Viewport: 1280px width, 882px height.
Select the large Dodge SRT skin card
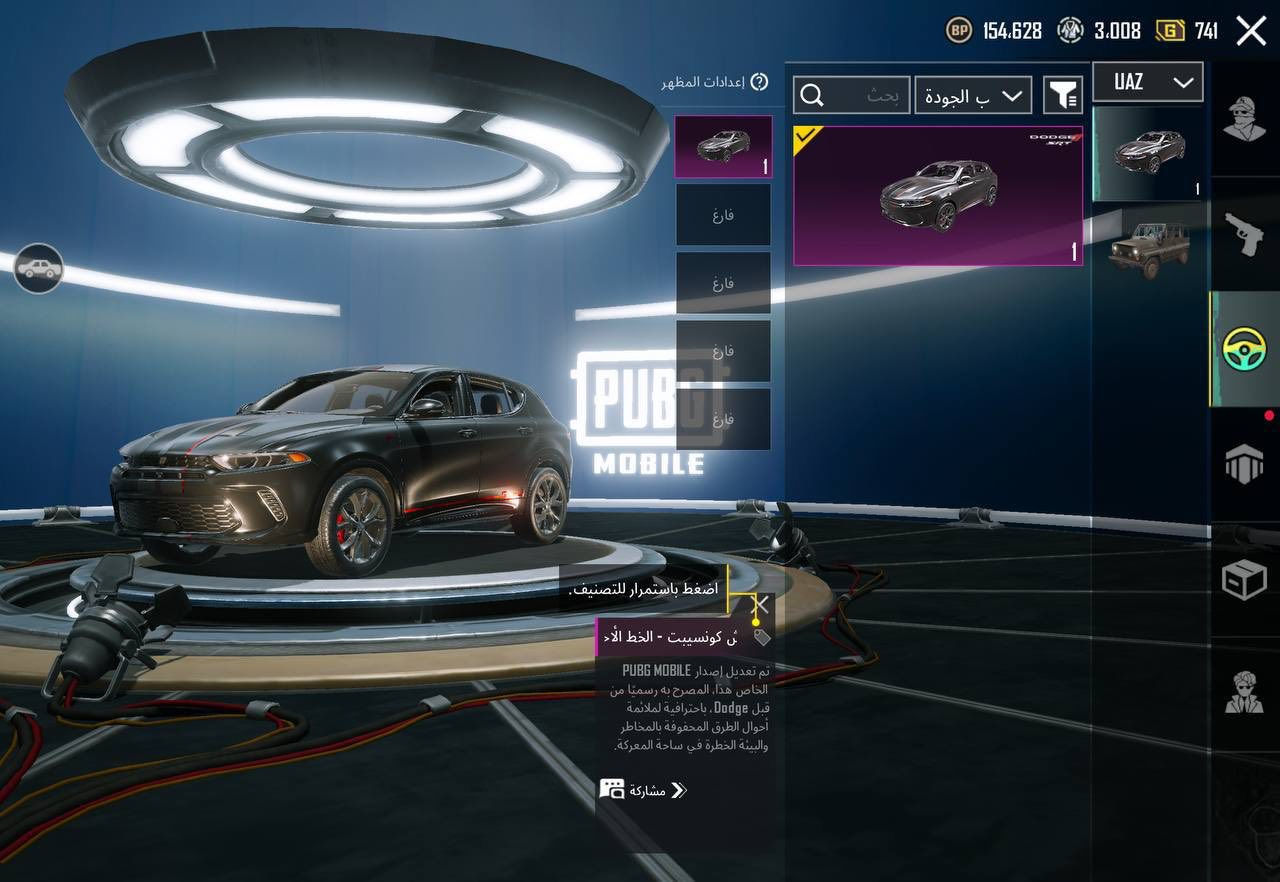tap(937, 195)
